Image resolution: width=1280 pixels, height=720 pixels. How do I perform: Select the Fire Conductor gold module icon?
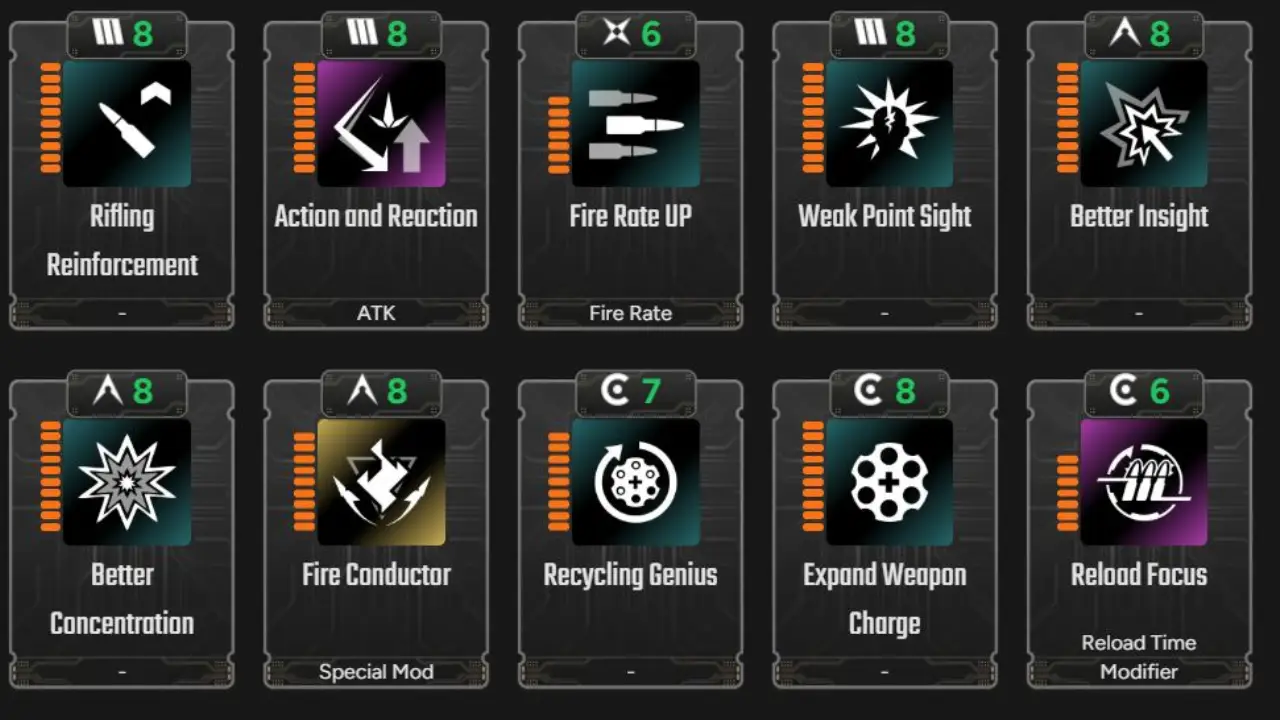click(376, 482)
